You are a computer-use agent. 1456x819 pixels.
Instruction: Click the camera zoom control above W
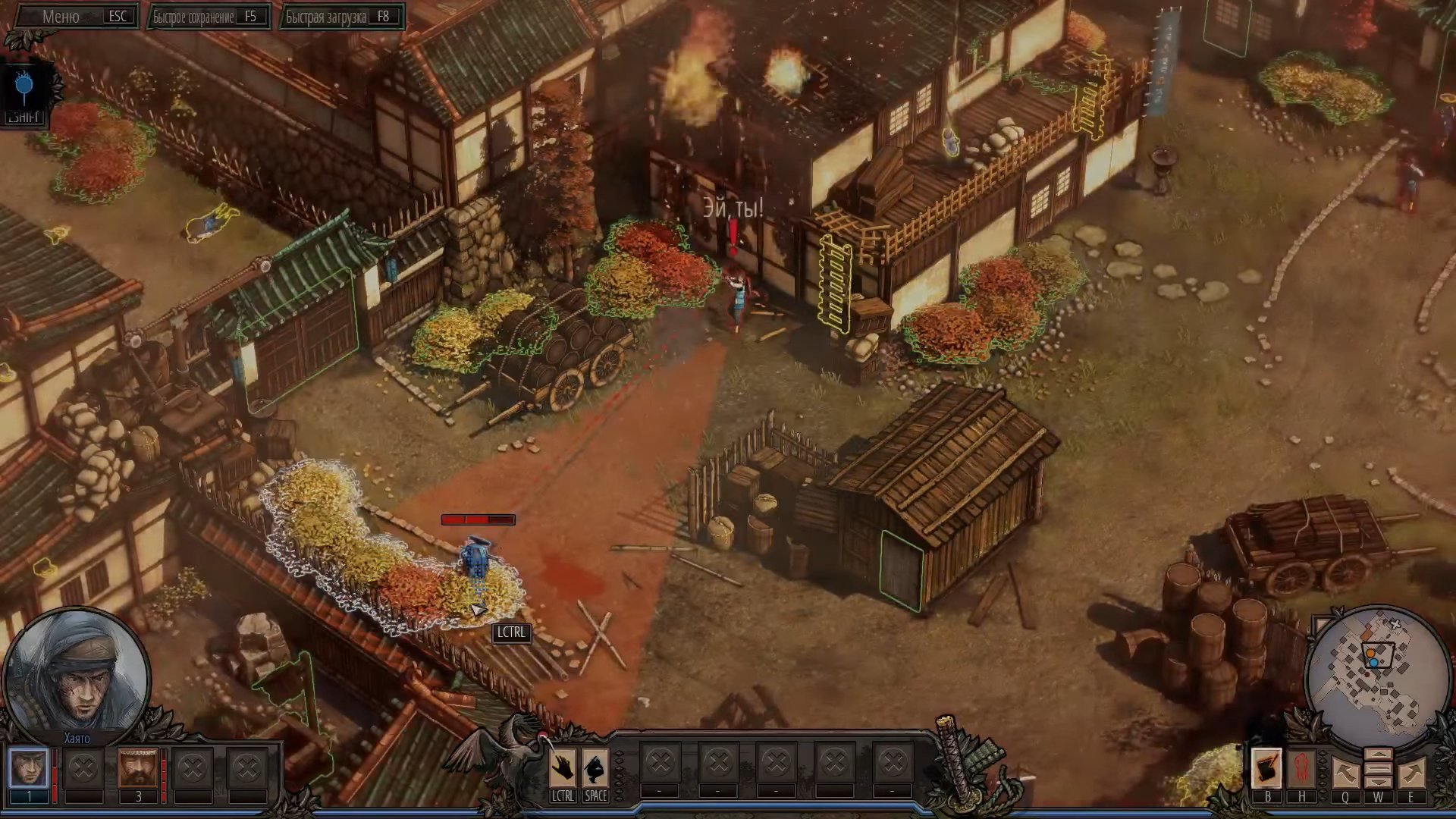tap(1378, 768)
